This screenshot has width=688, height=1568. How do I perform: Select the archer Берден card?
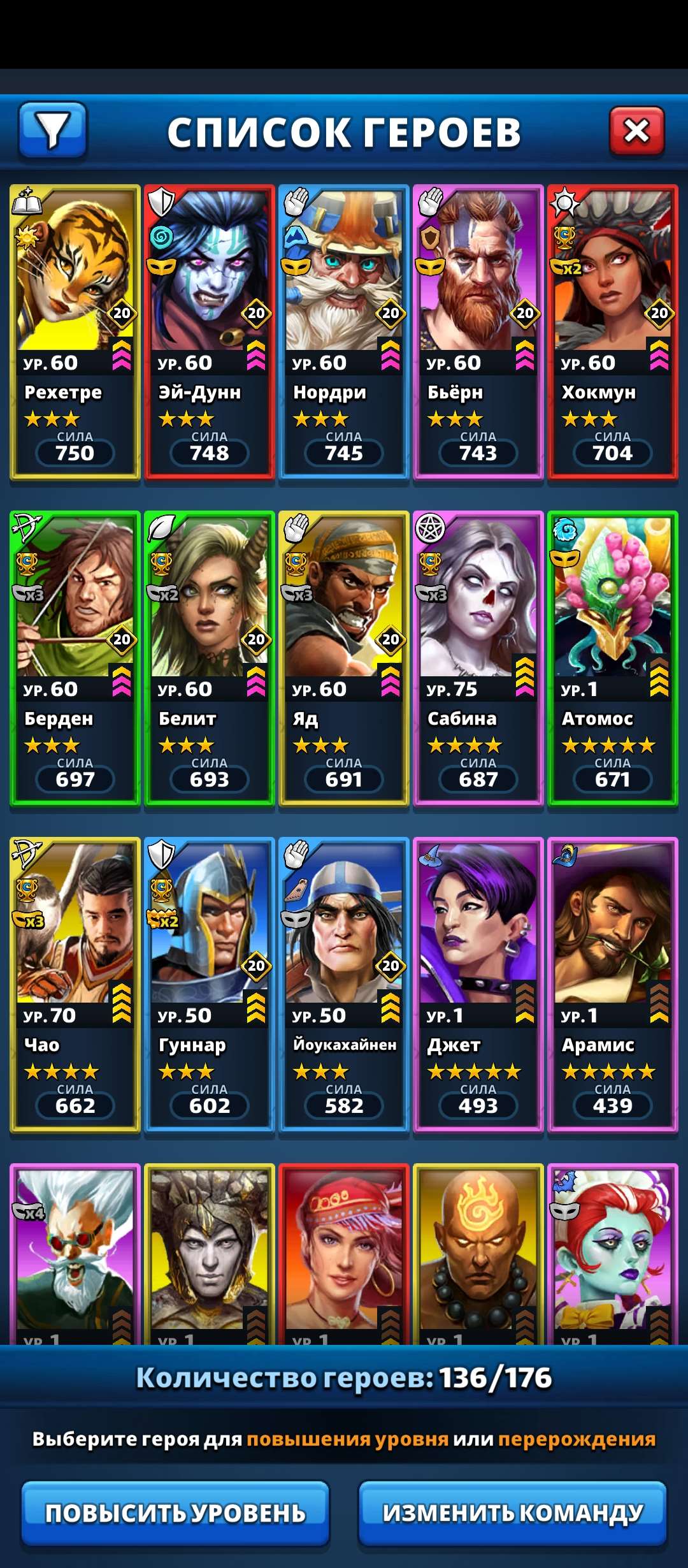tap(75, 658)
